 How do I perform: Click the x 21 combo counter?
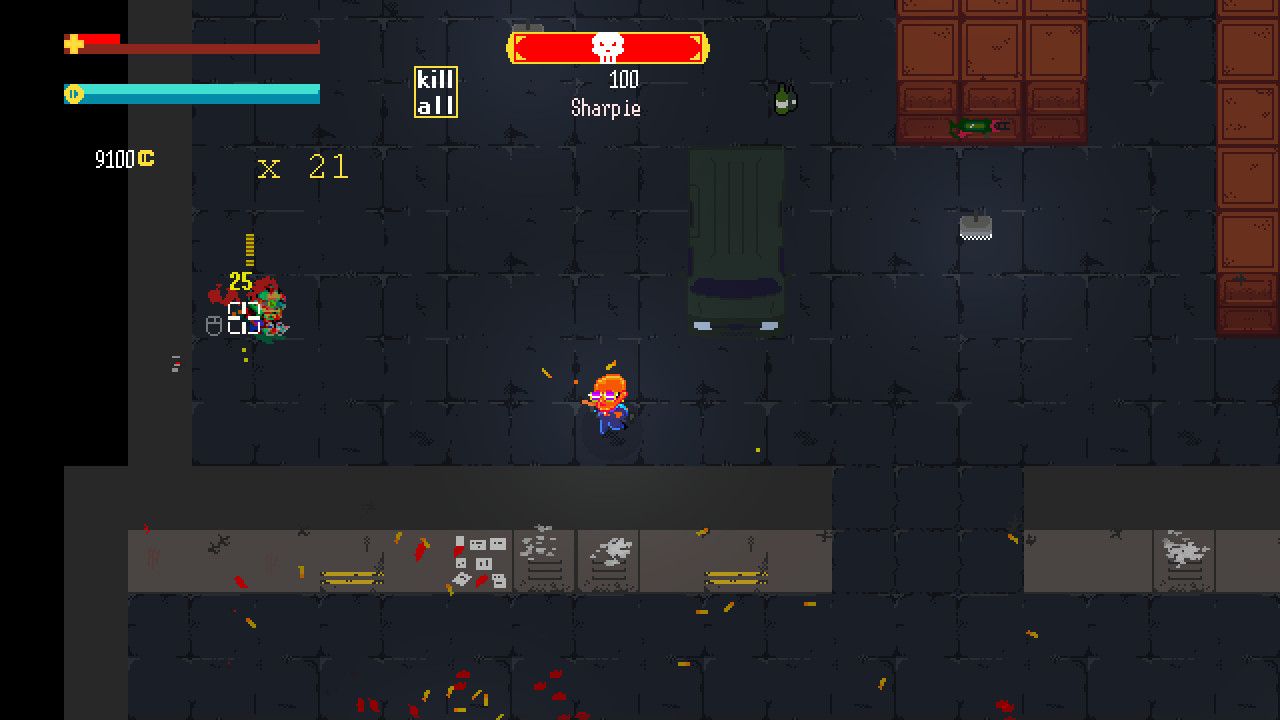[303, 166]
